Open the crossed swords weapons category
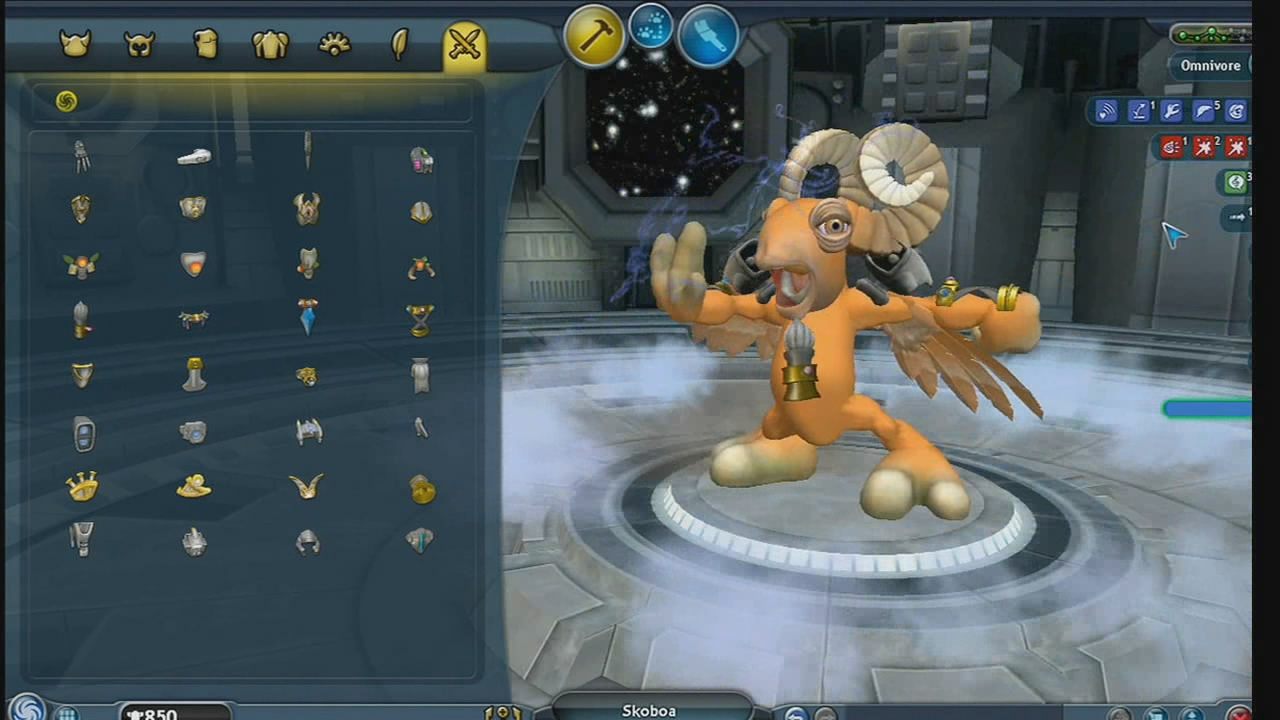The width and height of the screenshot is (1280, 720). tap(463, 42)
